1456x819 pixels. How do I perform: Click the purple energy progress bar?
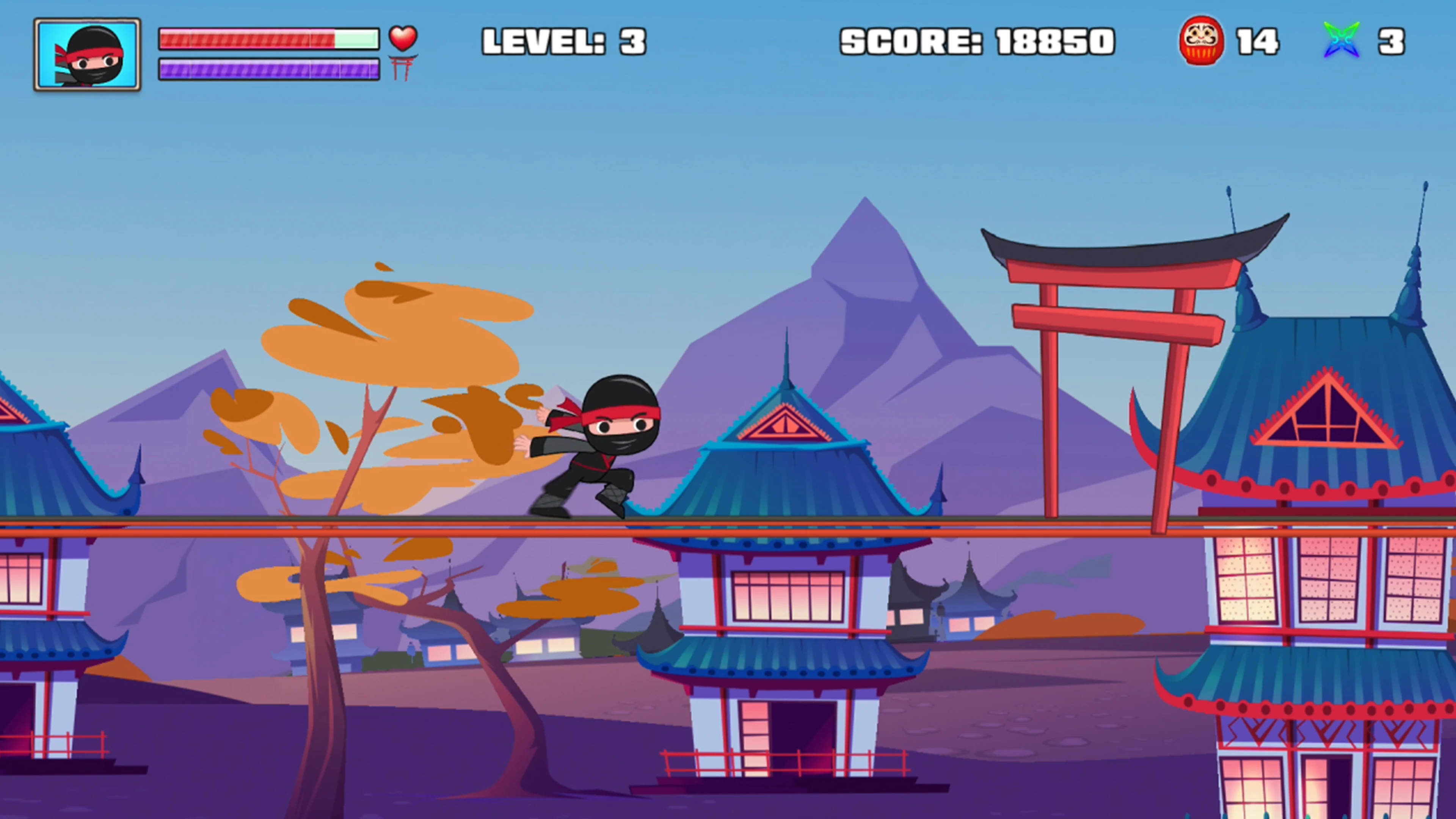tap(269, 70)
